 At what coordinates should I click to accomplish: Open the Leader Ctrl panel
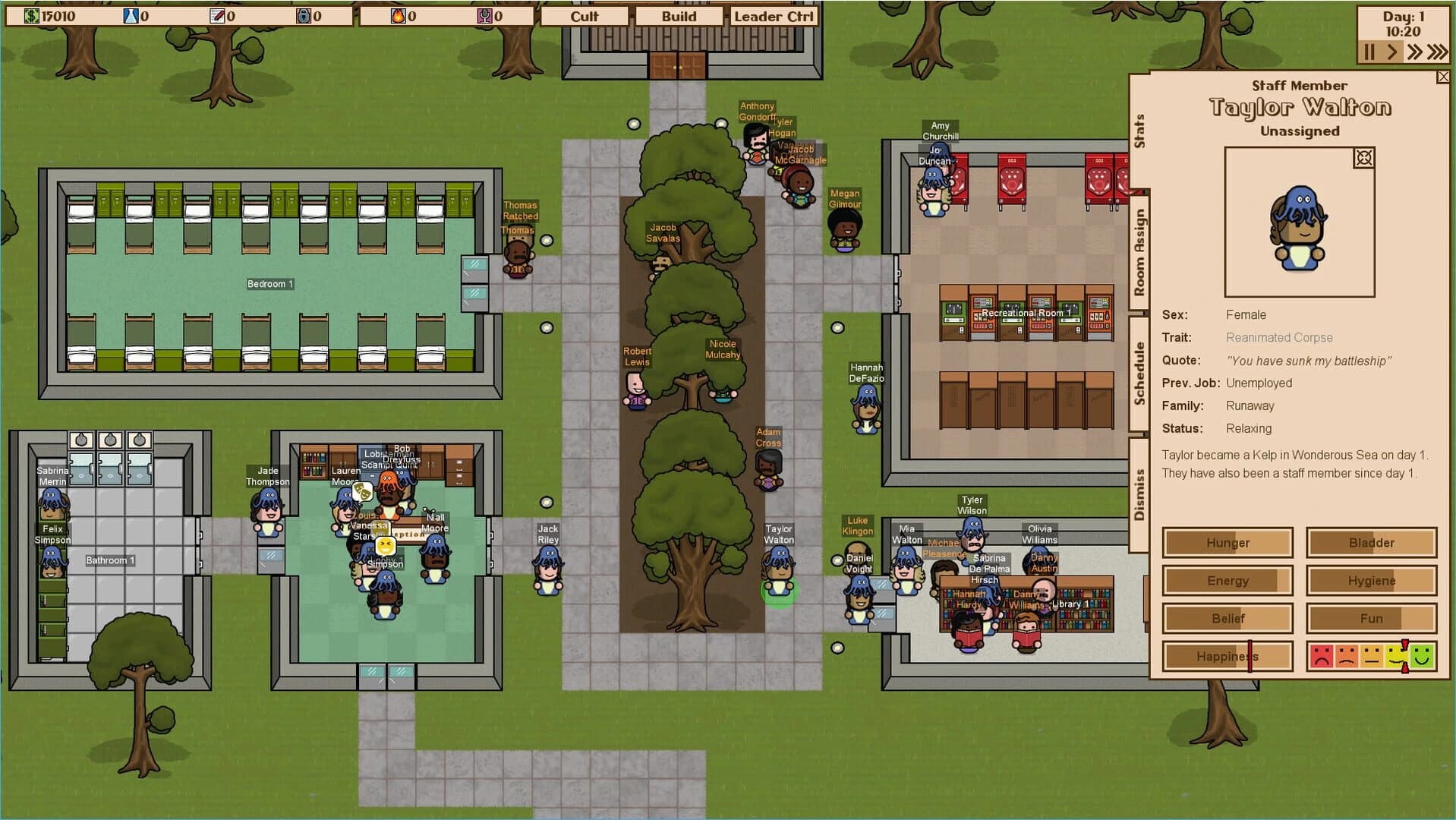coord(773,15)
